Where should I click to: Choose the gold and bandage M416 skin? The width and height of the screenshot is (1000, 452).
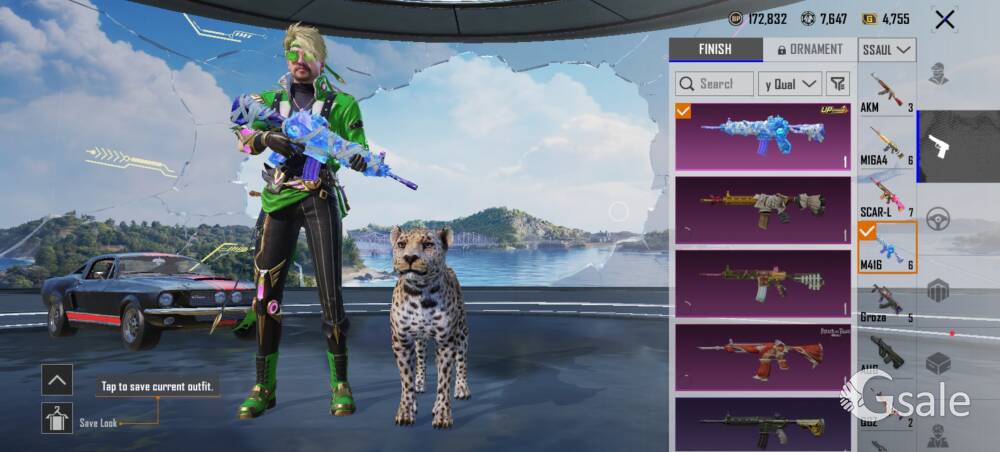click(x=763, y=209)
